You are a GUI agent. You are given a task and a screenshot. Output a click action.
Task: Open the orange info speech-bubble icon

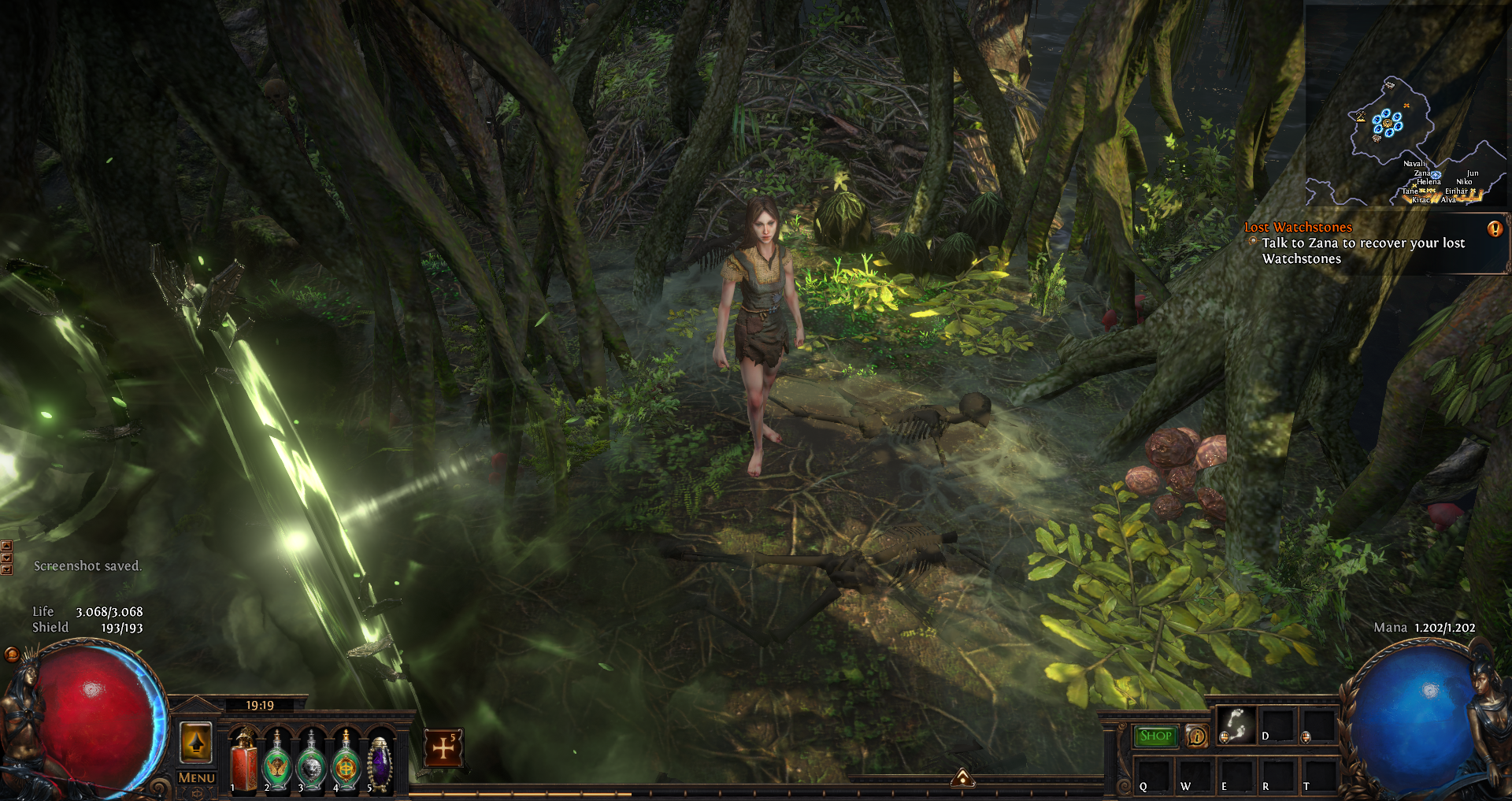[1196, 736]
